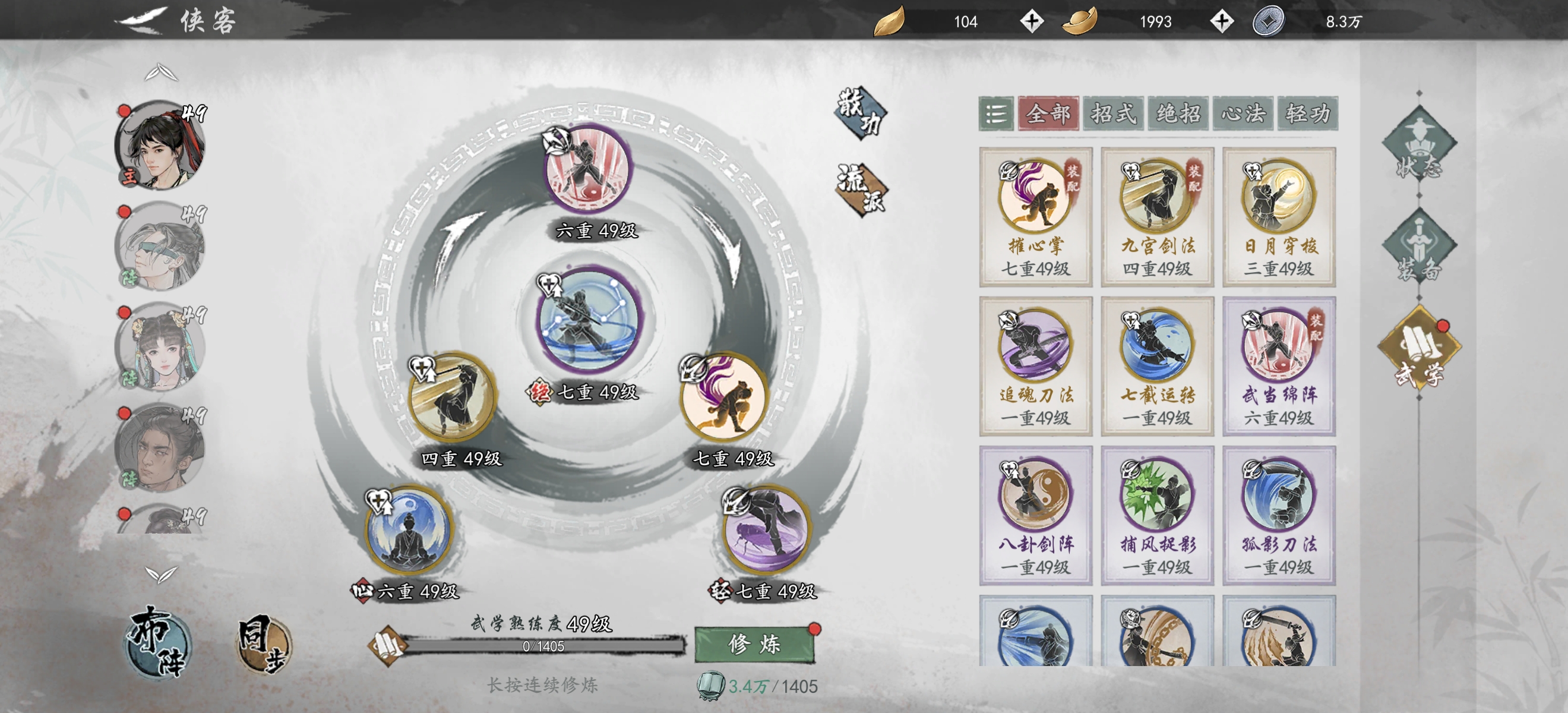Switch to the 轻功 lightness skill tab
The image size is (1568, 713).
point(1307,113)
